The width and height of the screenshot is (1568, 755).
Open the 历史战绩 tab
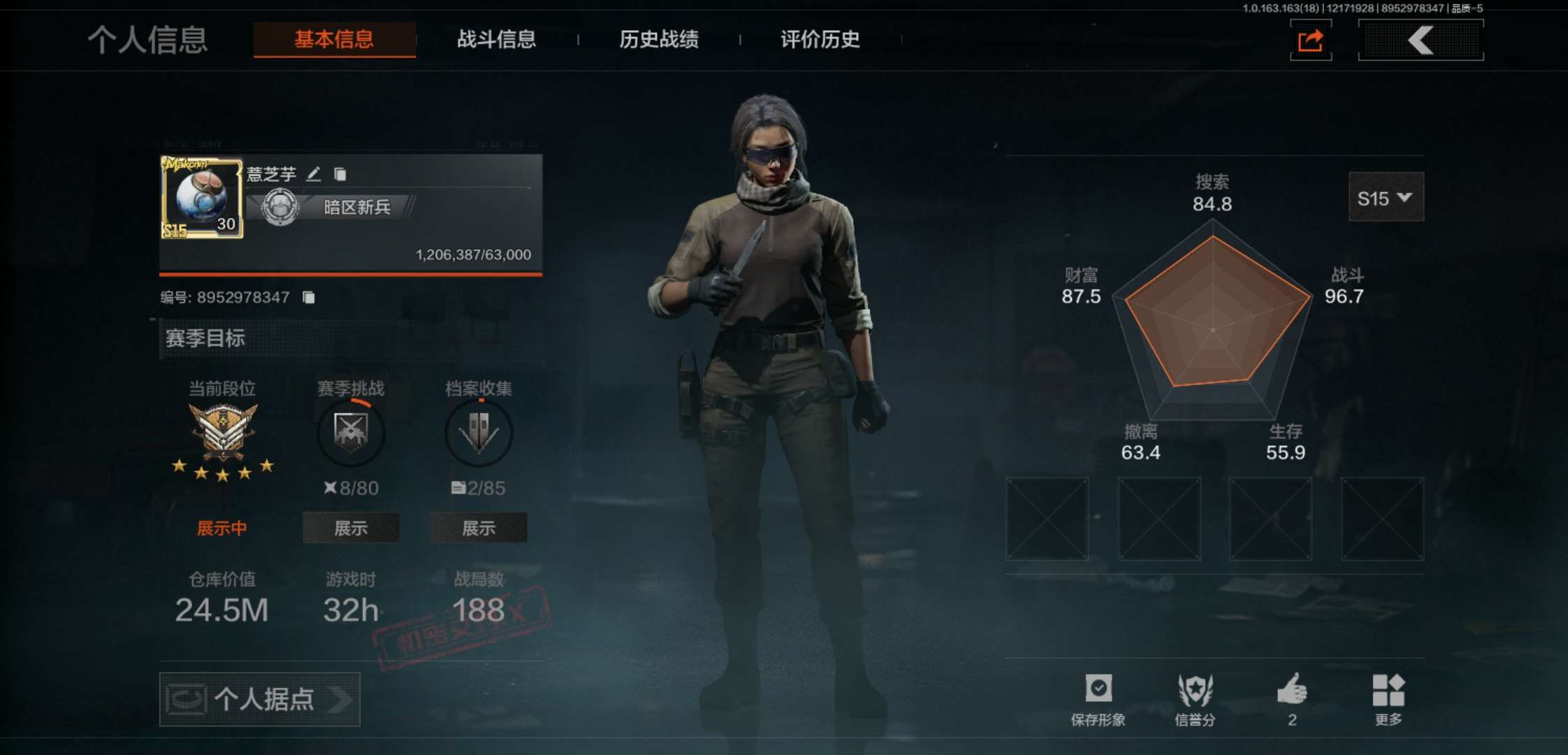tap(660, 40)
